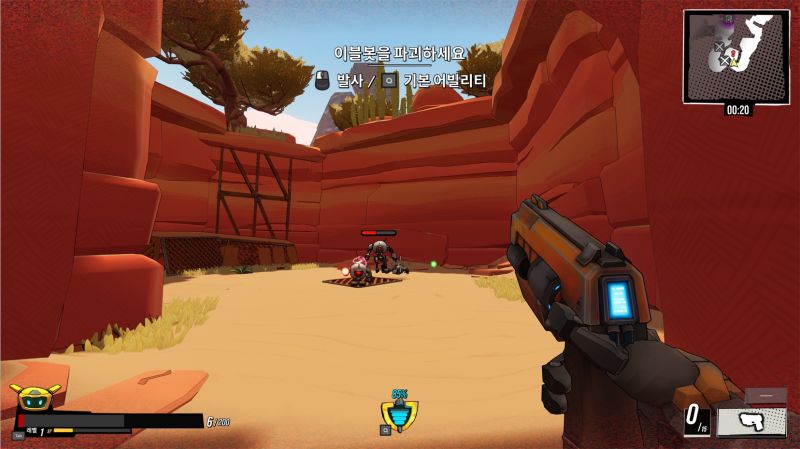The width and height of the screenshot is (800, 449).
Task: Select the pistol weapon slot
Action: pyautogui.click(x=751, y=421)
